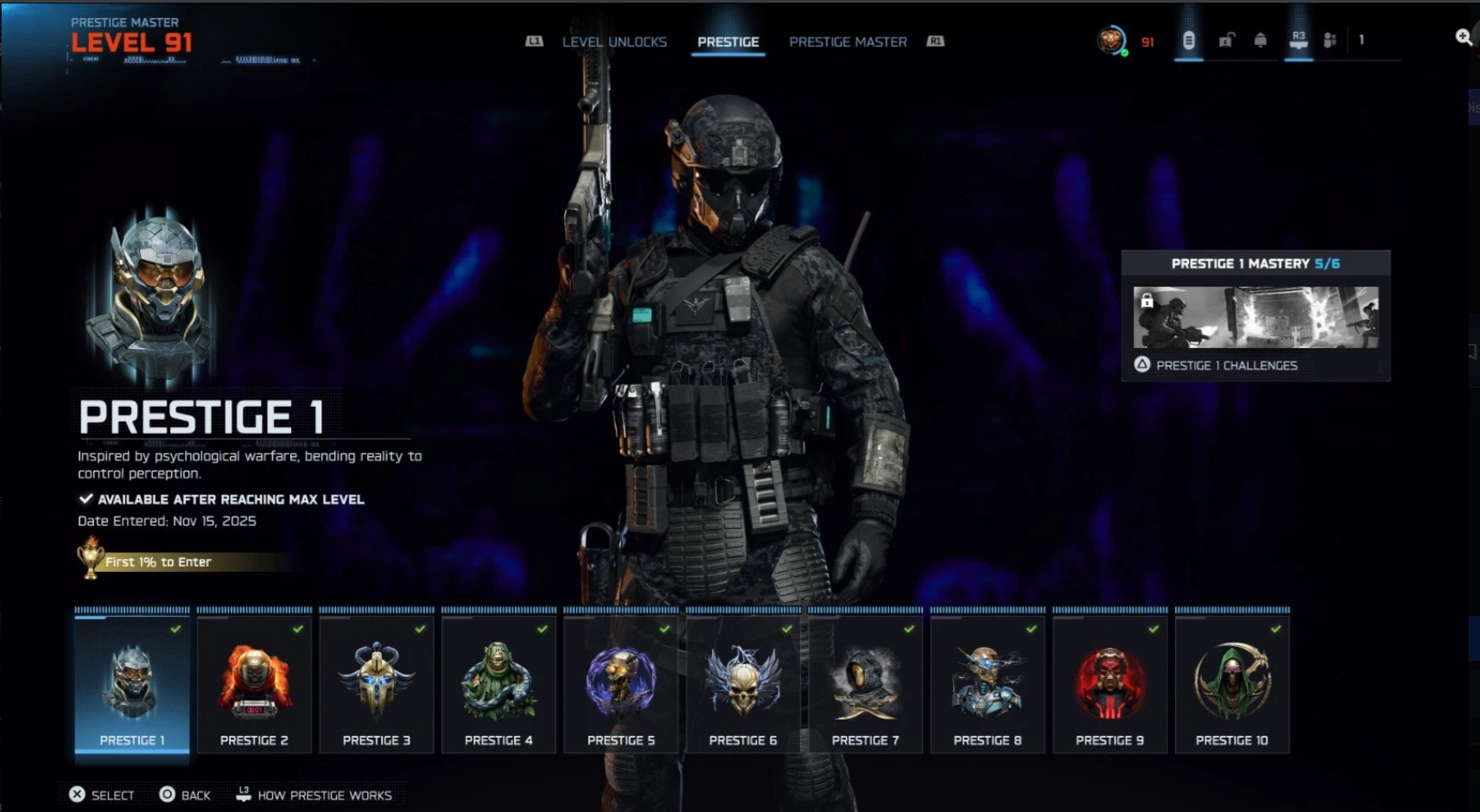Switch to the Level Unlocks tab
This screenshot has height=812, width=1480.
coord(614,41)
